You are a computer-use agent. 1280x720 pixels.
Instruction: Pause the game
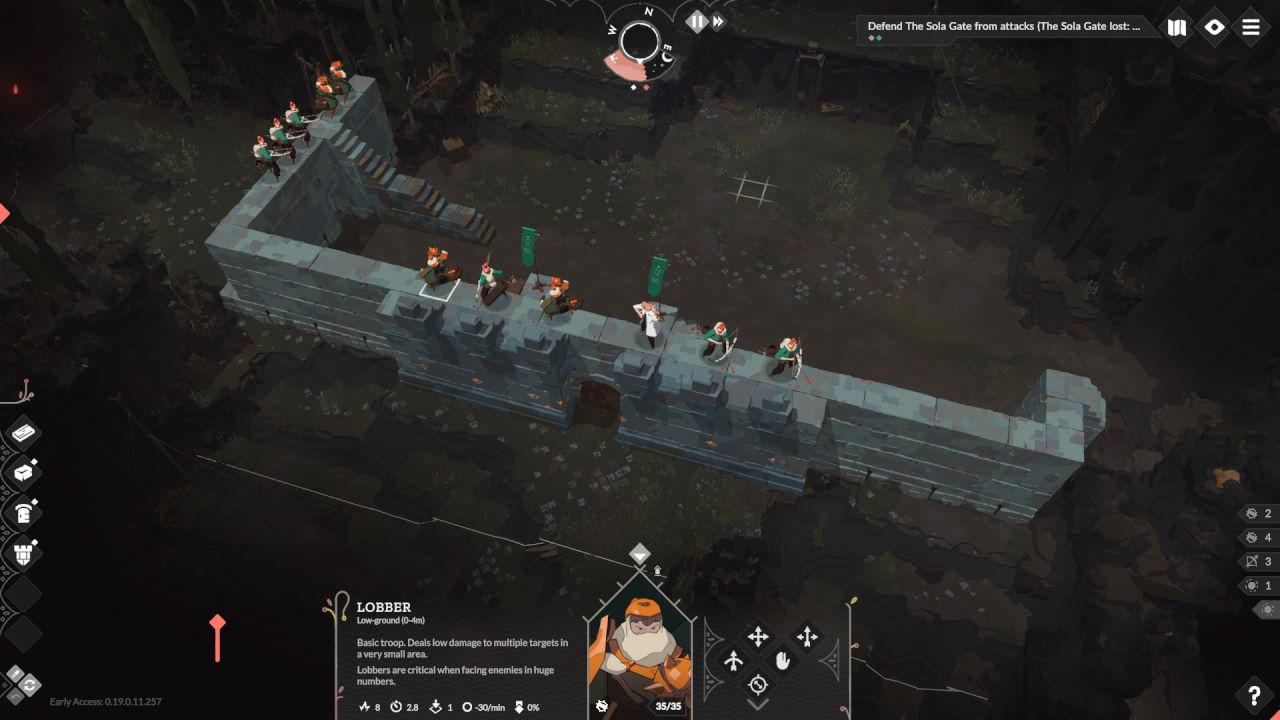[696, 21]
